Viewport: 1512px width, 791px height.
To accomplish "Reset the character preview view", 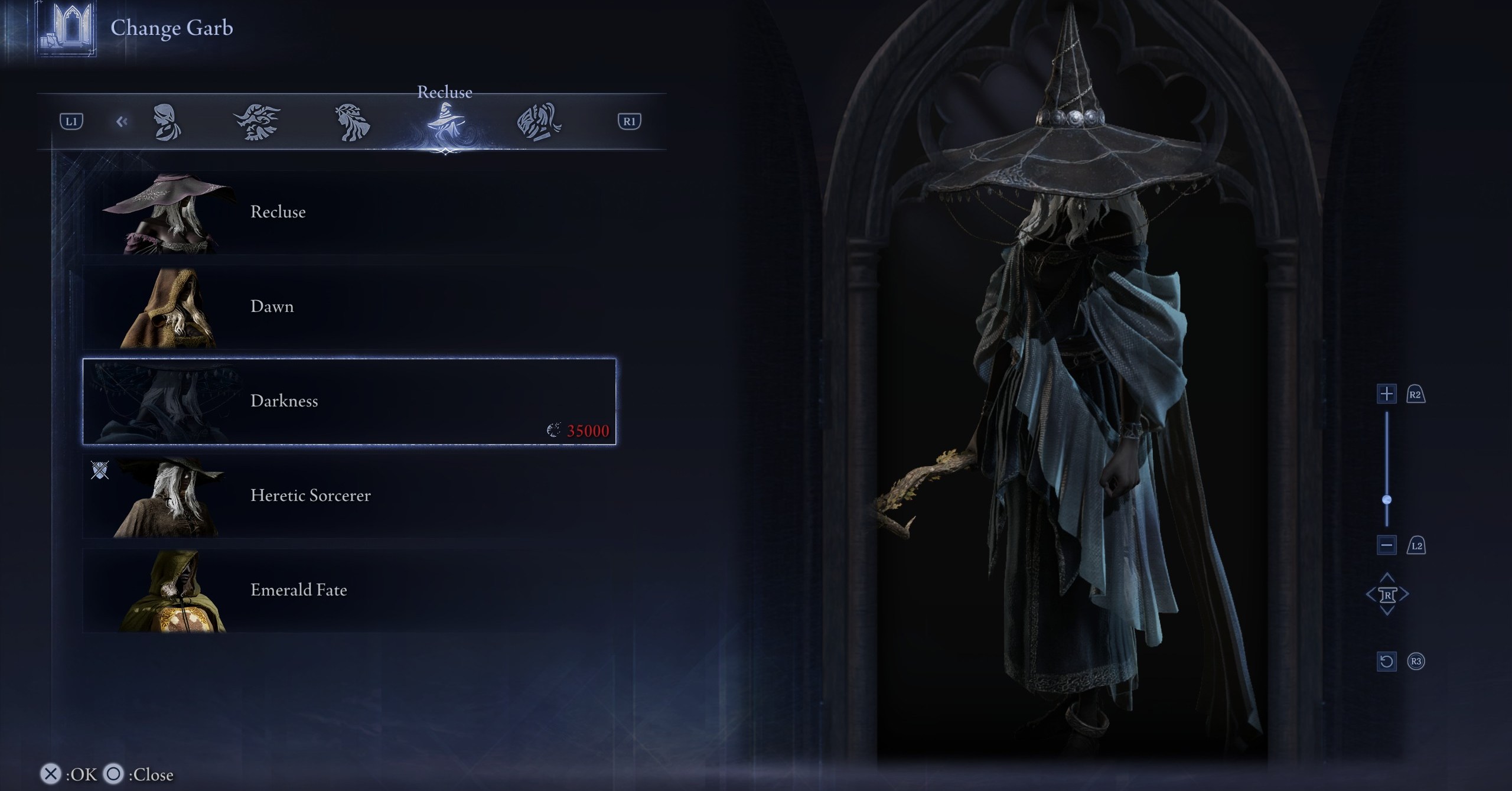I will click(x=1386, y=661).
